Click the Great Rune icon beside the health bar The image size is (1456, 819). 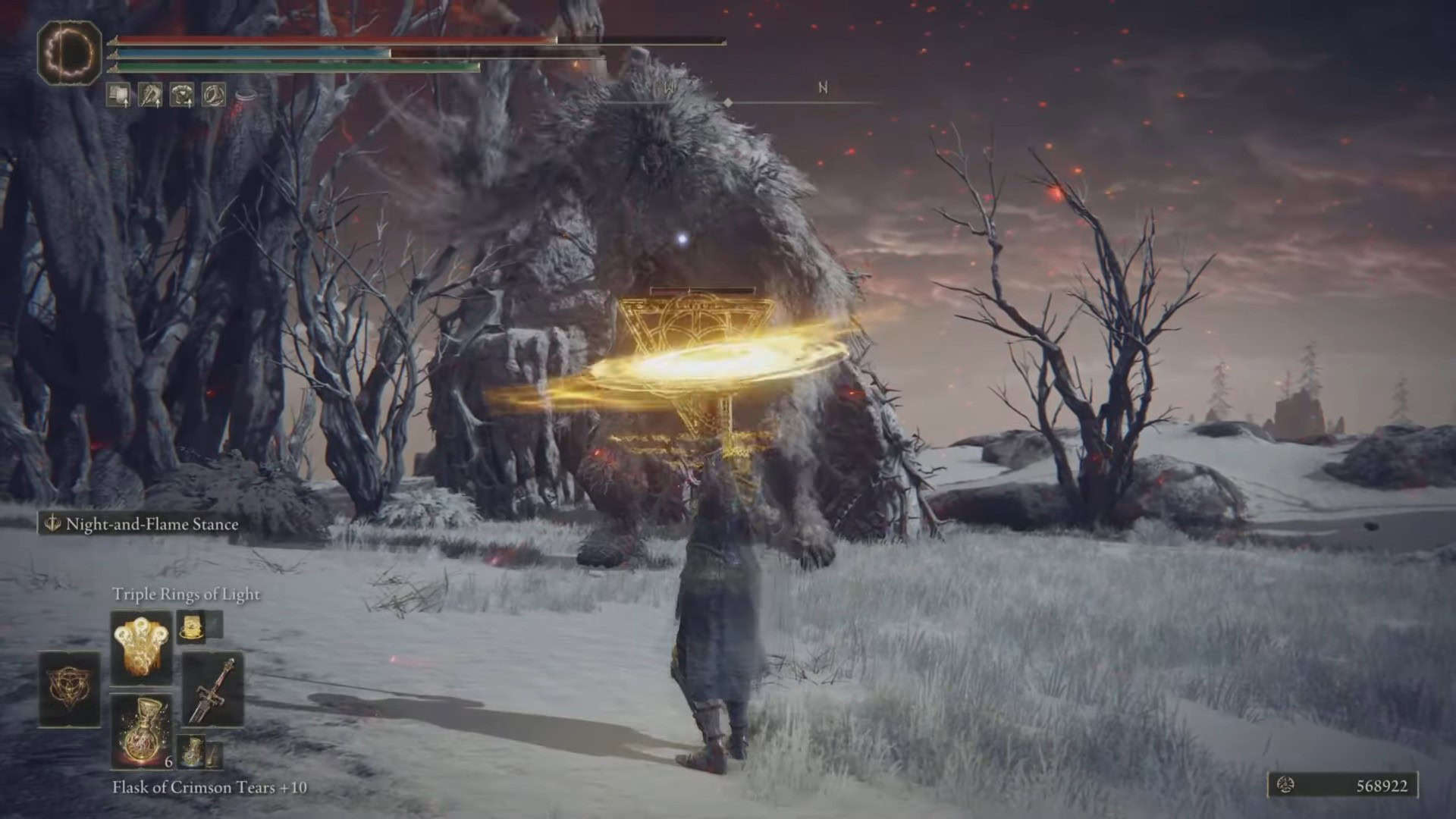[x=70, y=52]
